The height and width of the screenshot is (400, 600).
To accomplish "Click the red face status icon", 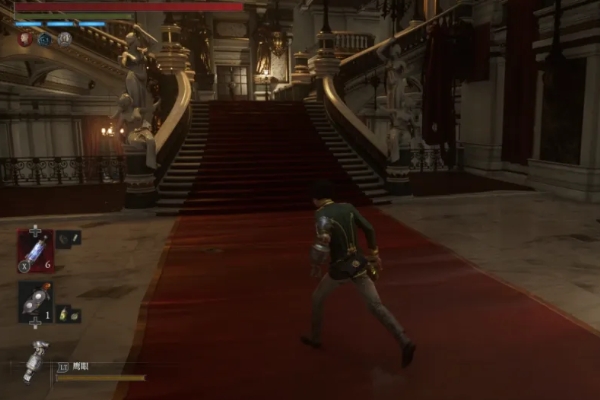I will [x=25, y=39].
